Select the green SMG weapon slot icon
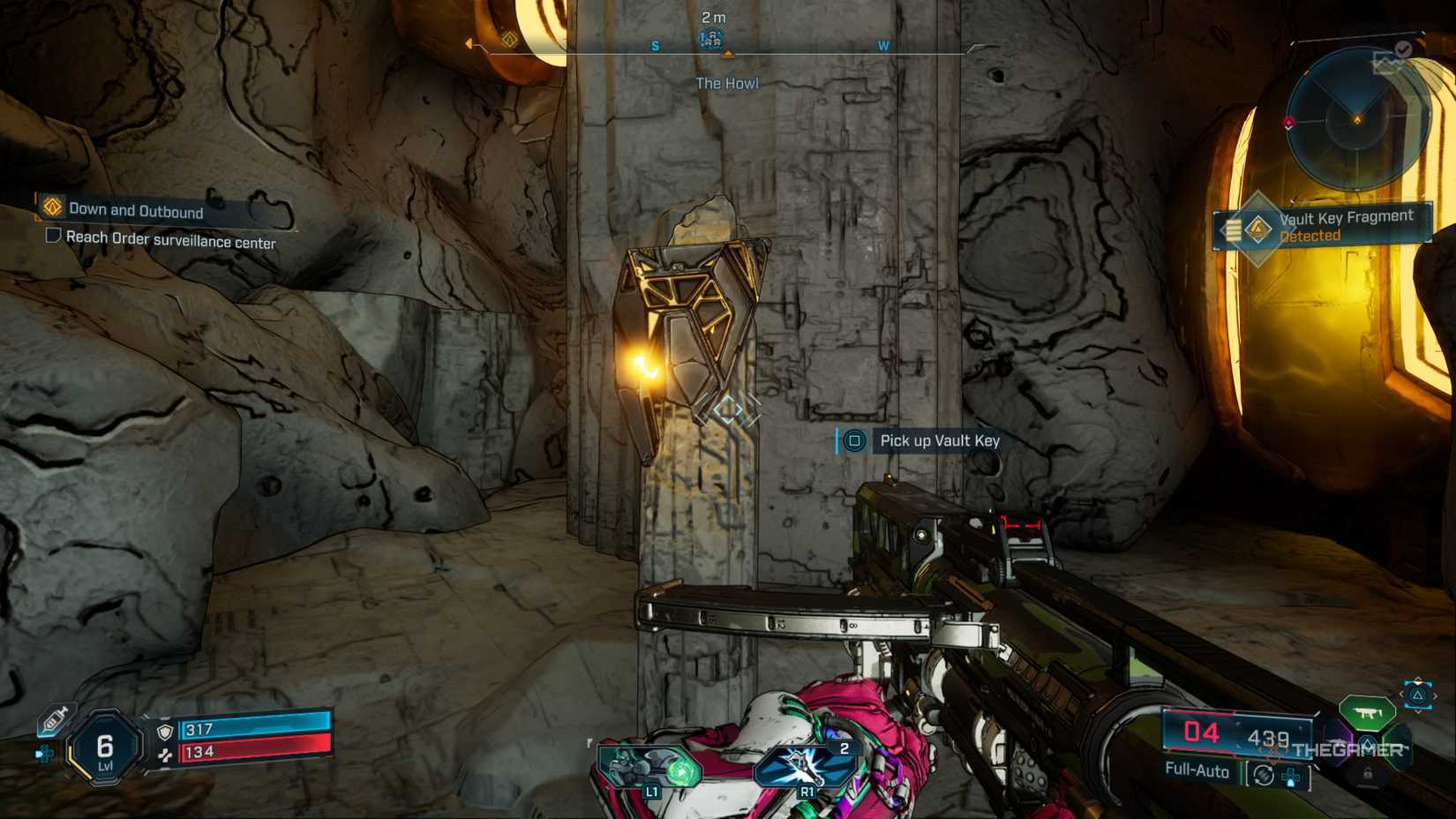Screen dimensions: 1456x819 click(1366, 714)
